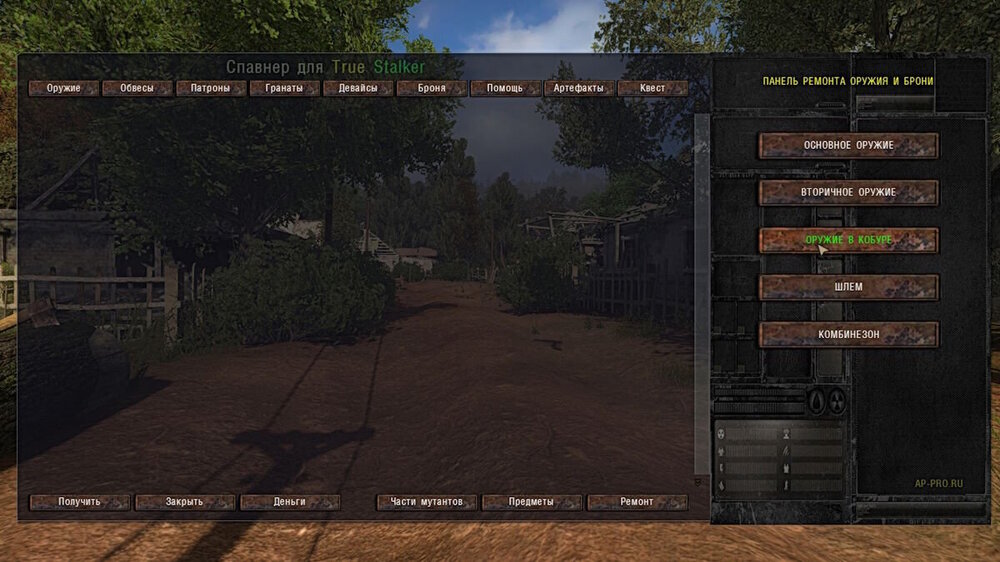The image size is (1000, 562).
Task: Open the Ремонт panel
Action: [x=637, y=502]
